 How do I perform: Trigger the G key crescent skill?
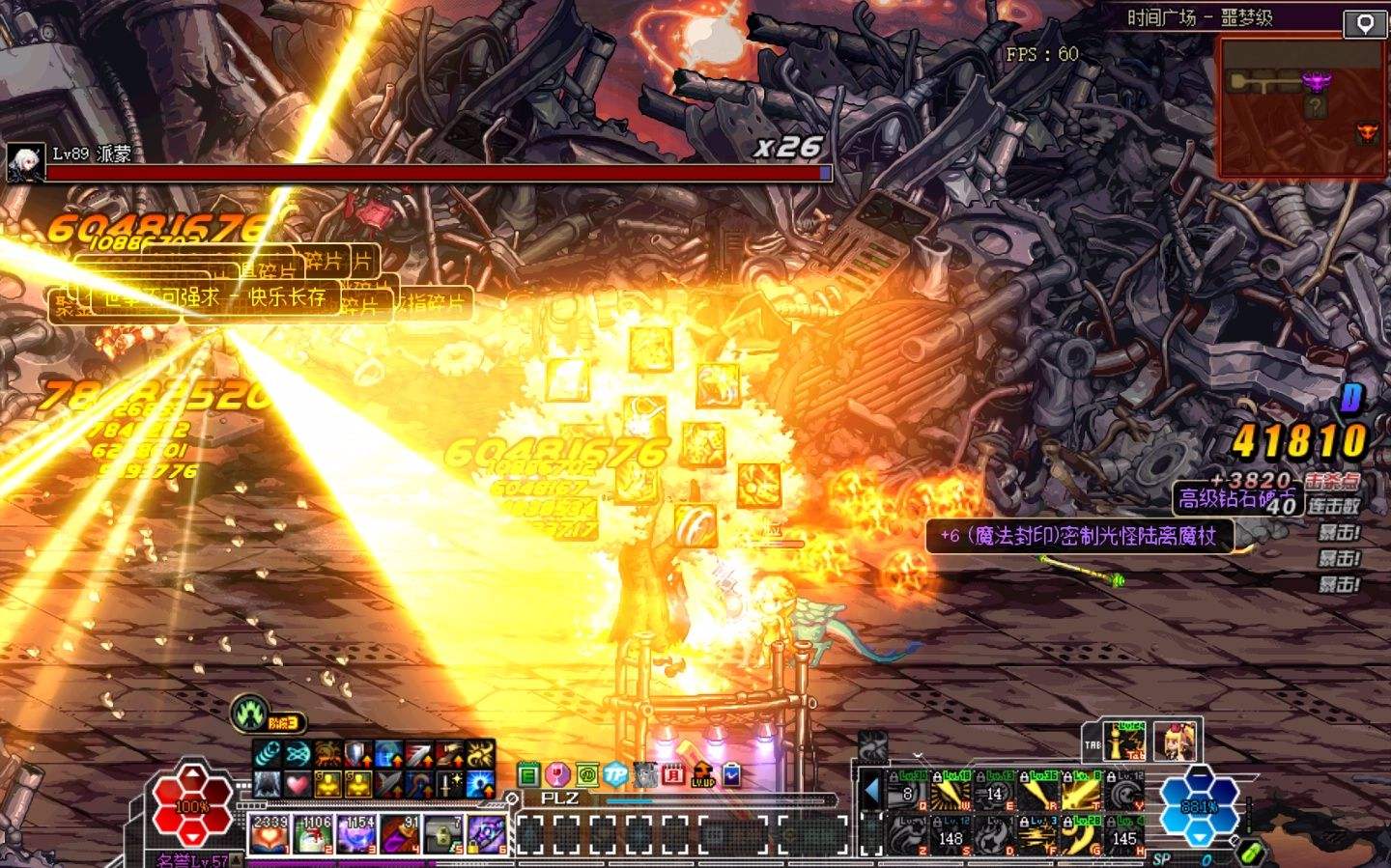click(1081, 833)
